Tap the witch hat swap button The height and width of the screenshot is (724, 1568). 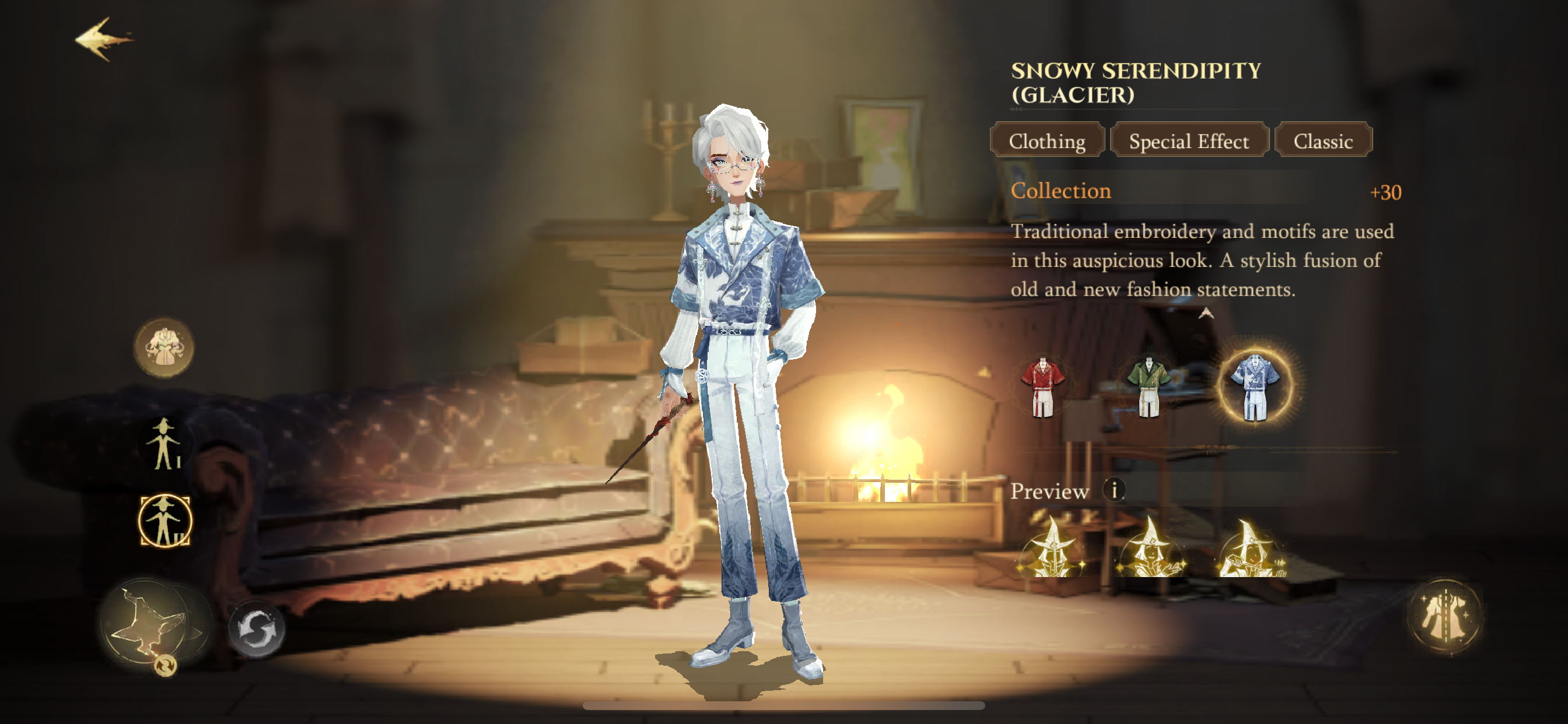[151, 624]
